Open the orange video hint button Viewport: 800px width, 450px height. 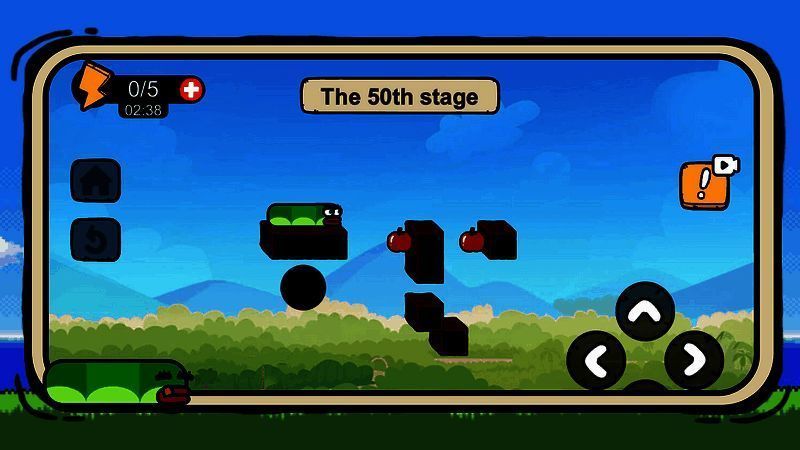tap(704, 185)
